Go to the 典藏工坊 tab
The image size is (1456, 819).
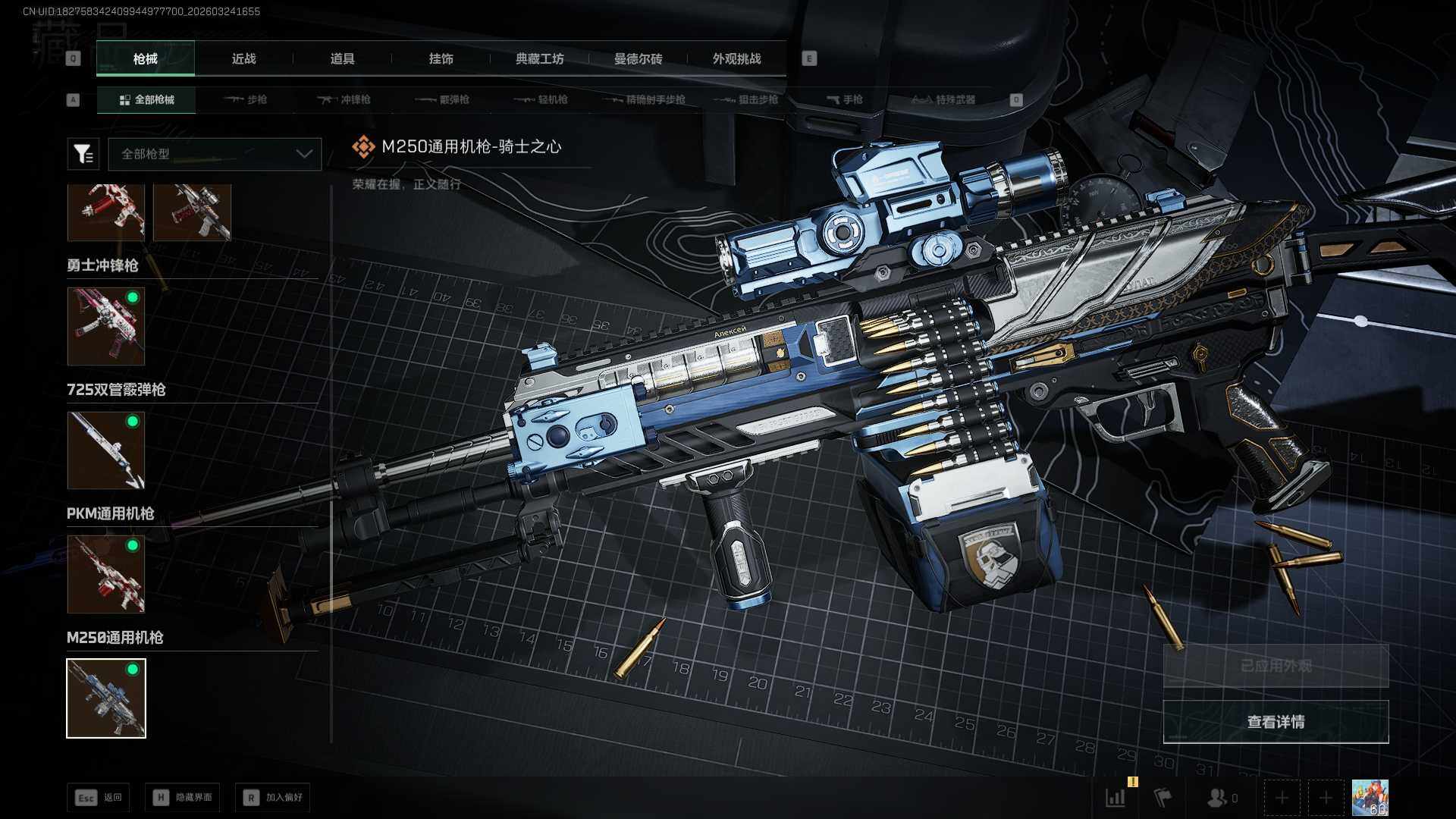[539, 59]
